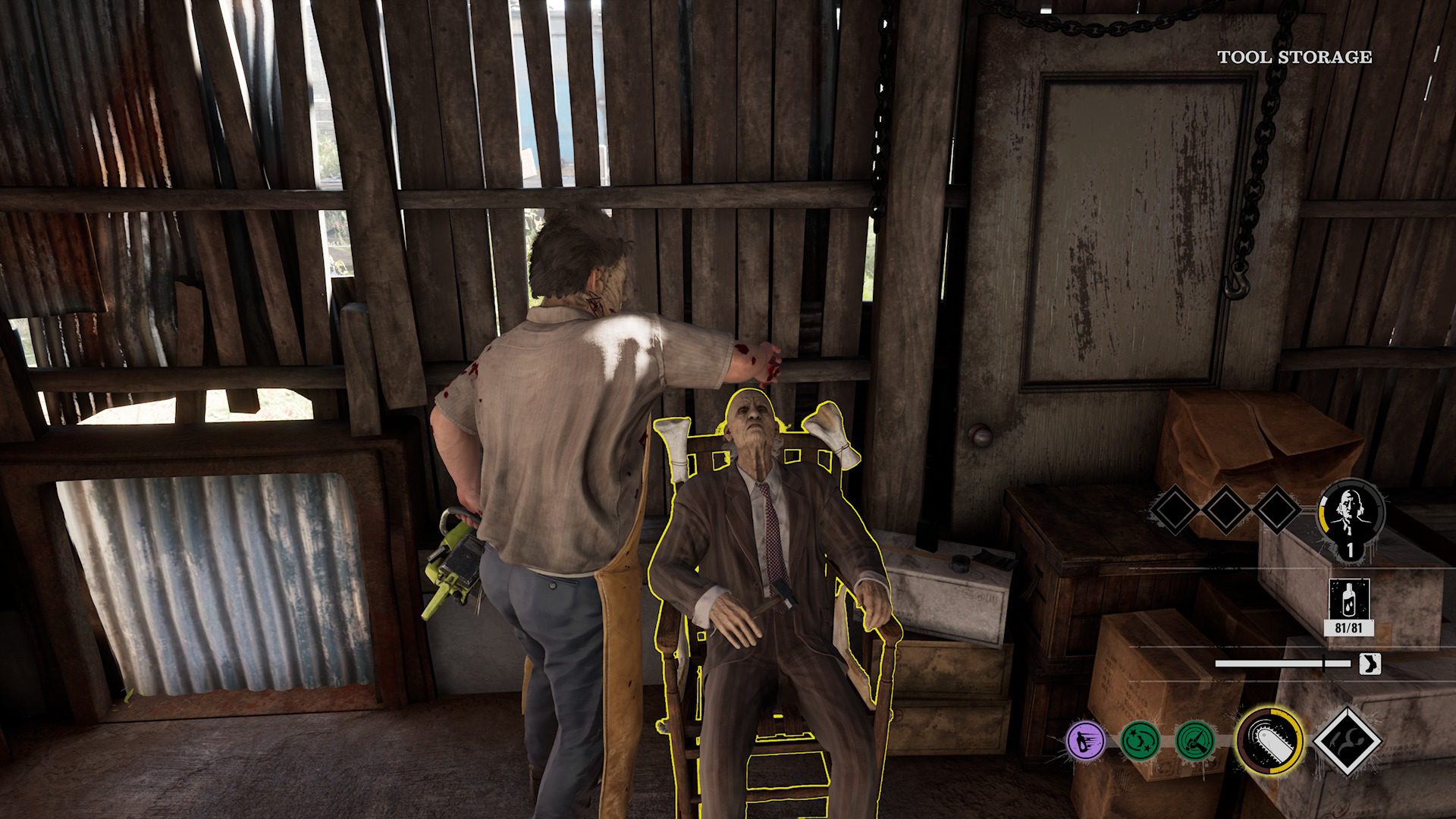Click the boot stamina icon
This screenshot has width=1456, height=819.
coord(1370,664)
